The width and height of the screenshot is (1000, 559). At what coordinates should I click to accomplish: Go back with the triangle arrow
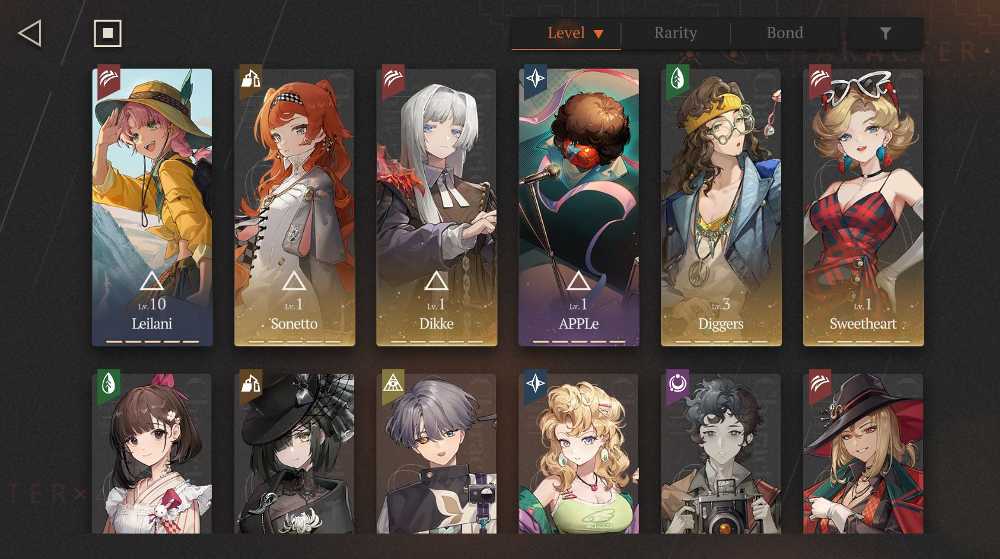tap(30, 34)
